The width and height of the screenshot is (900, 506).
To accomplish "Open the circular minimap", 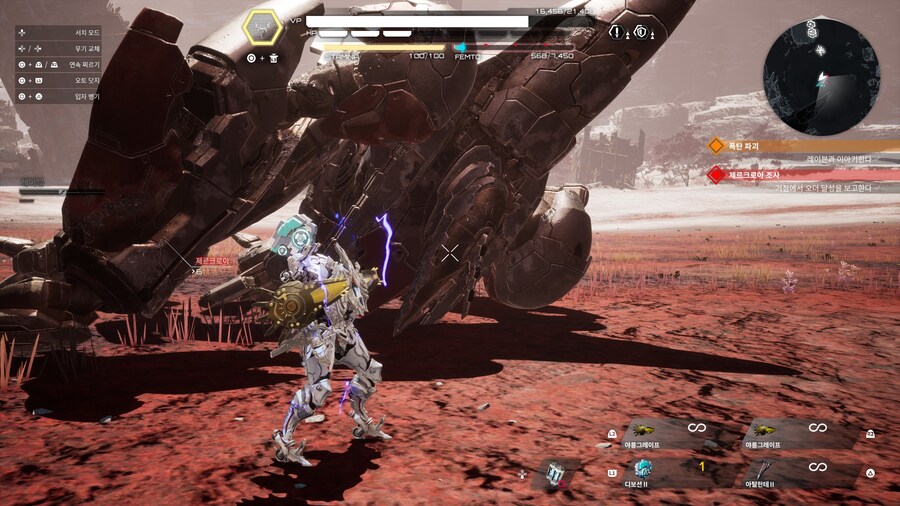I will (821, 76).
